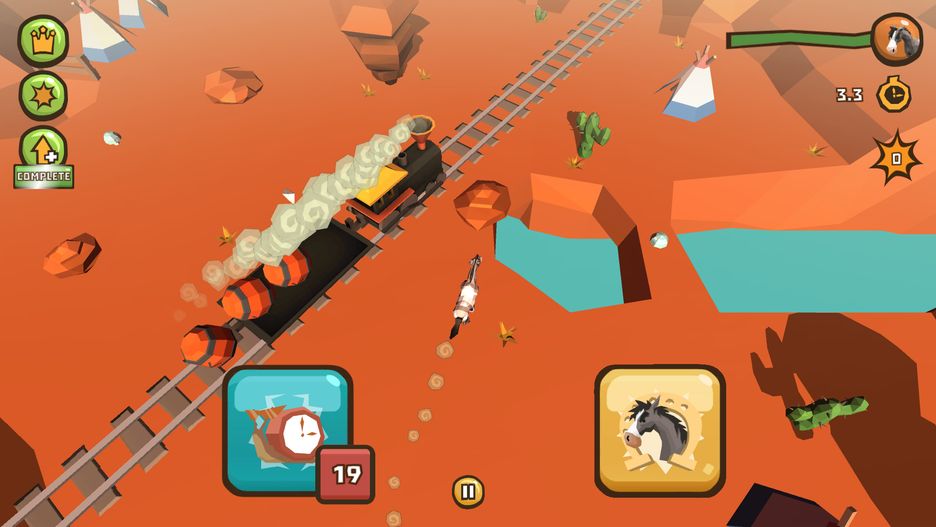Pause the game
936x527 pixels.
[x=468, y=491]
